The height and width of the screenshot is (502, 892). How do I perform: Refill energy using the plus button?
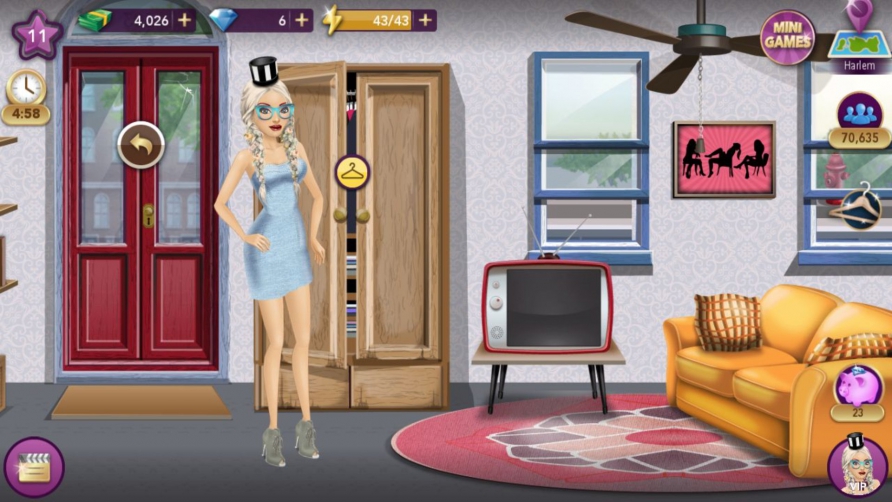click(425, 20)
